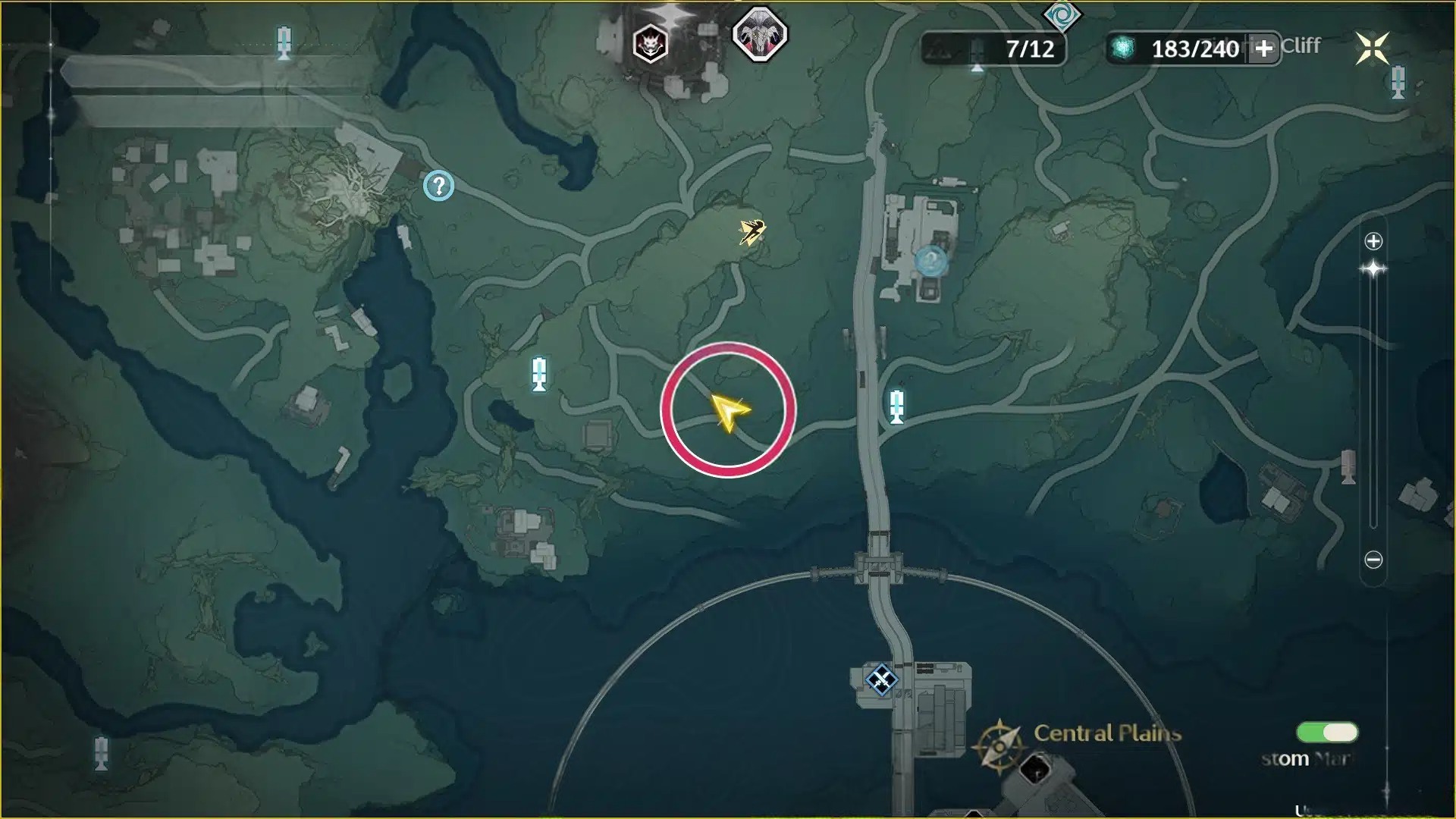Click the golden winged map marker

[752, 232]
